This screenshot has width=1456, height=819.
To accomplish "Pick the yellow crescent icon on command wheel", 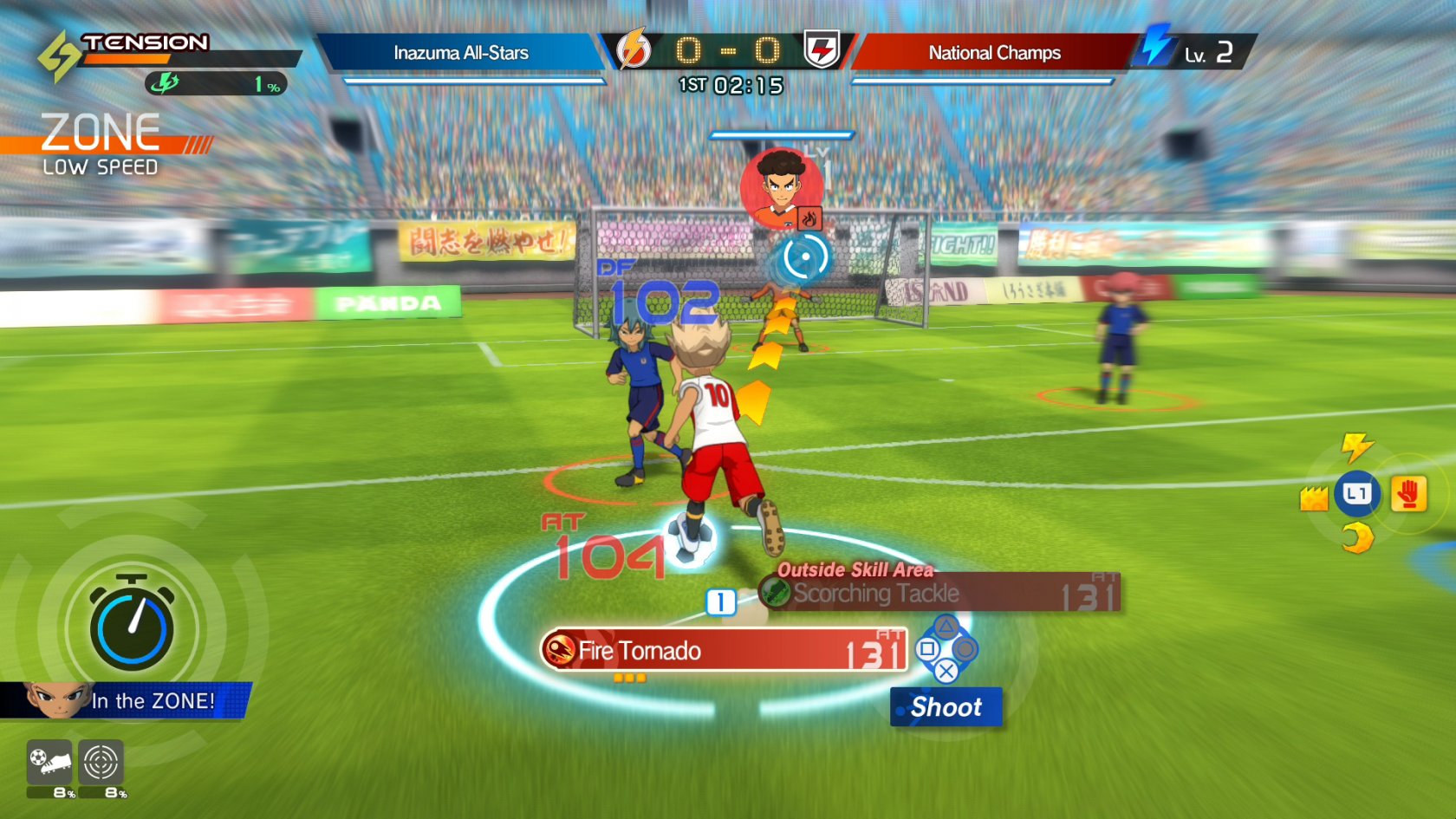I will coord(1357,538).
